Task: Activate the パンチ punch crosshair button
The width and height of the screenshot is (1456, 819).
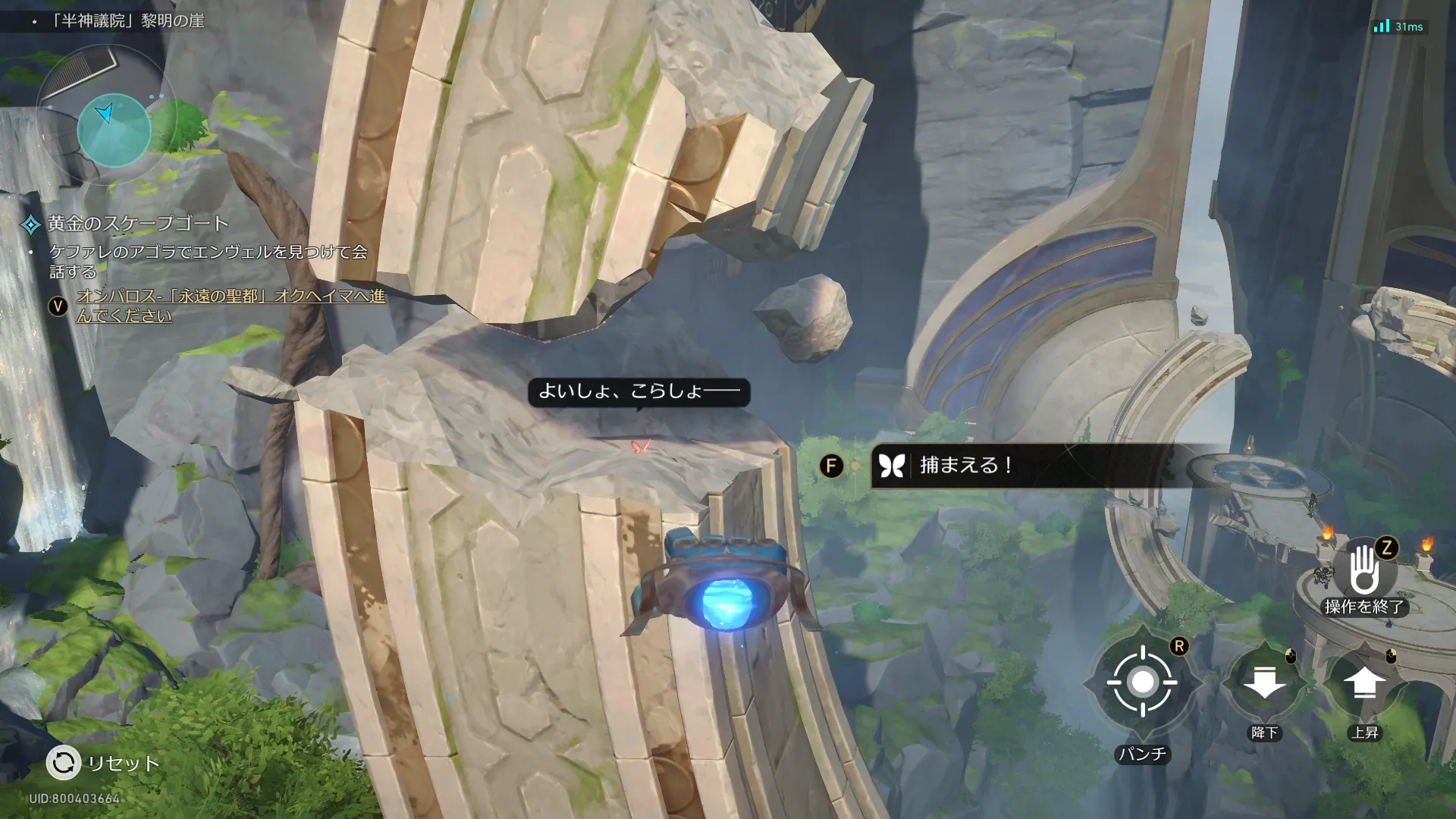Action: (1142, 682)
